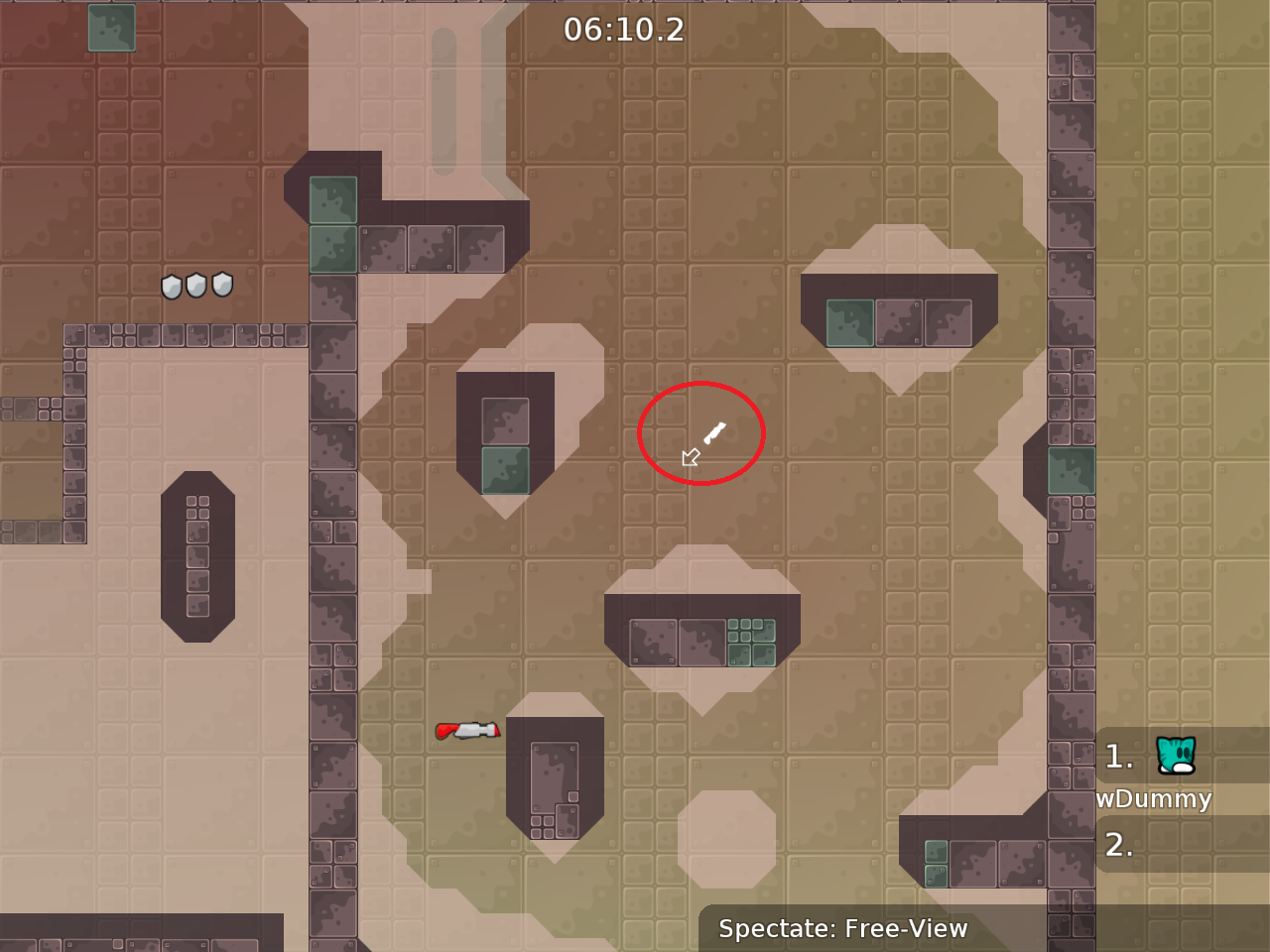Click the middle shield armor pickup
The height and width of the screenshot is (952, 1270).
(x=195, y=285)
